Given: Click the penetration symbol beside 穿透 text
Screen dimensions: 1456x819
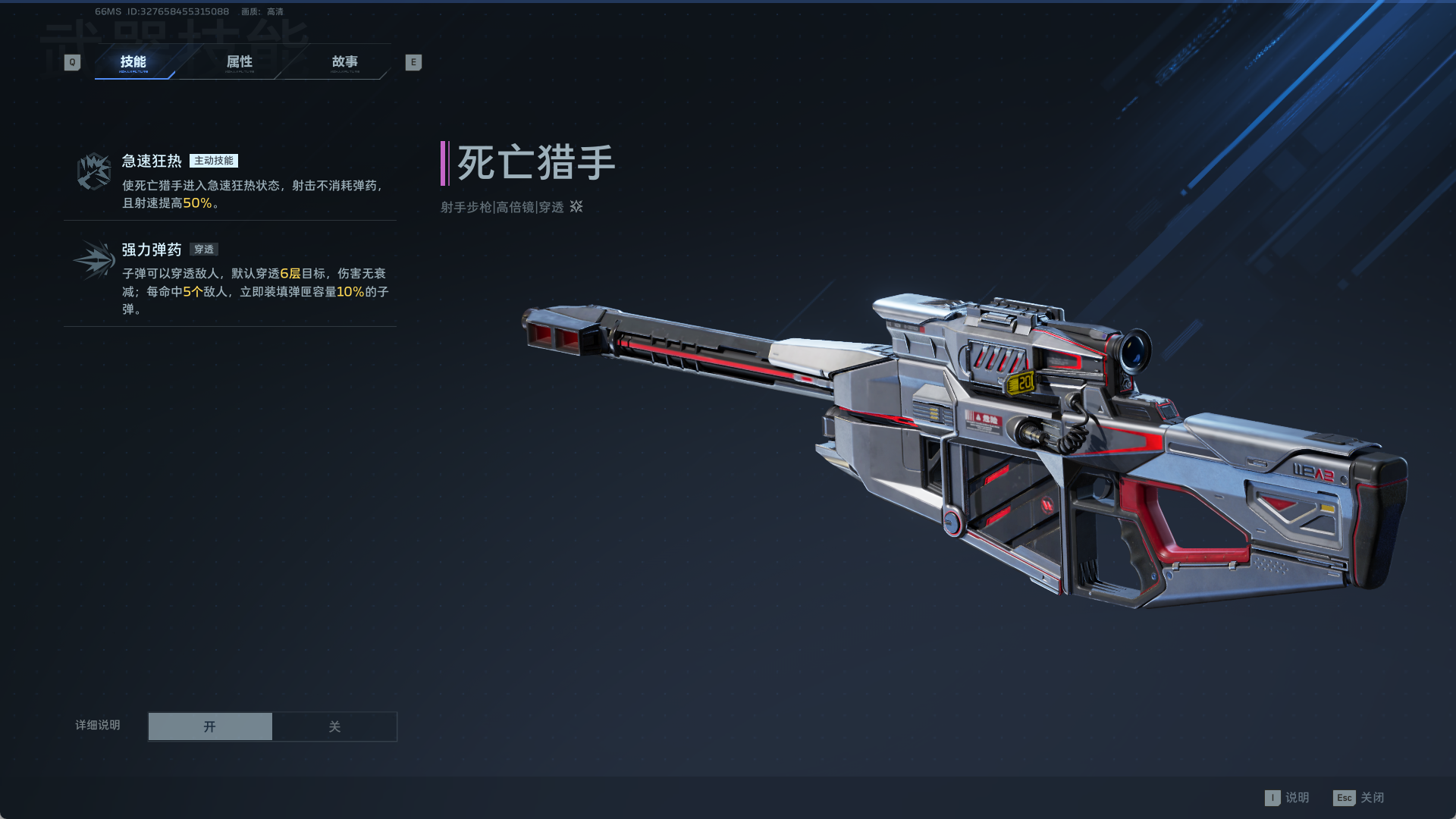Looking at the screenshot, I should [x=576, y=207].
